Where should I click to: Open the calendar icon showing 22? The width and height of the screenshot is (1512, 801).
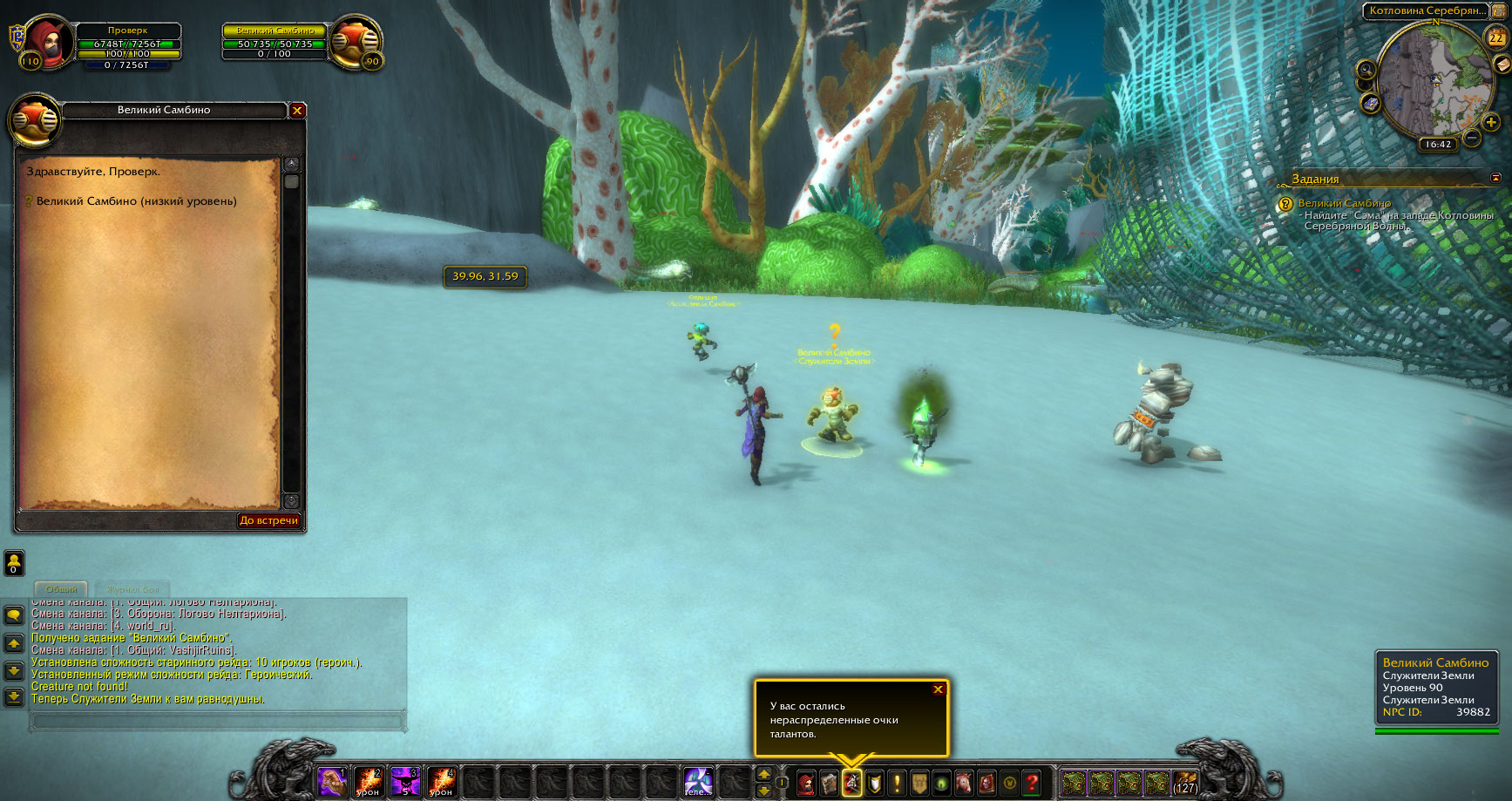click(1495, 37)
